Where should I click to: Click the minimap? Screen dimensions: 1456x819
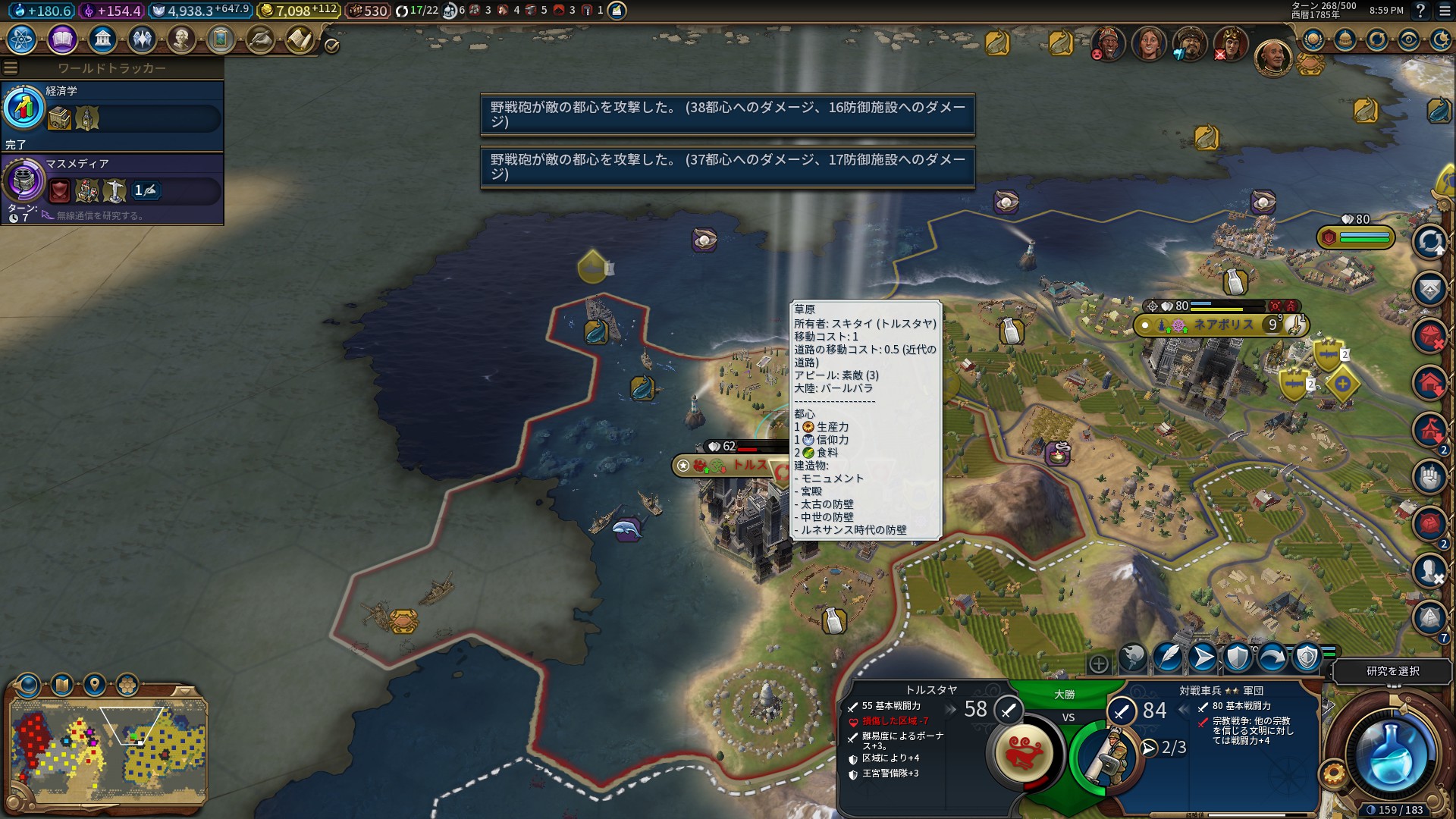coord(108,751)
